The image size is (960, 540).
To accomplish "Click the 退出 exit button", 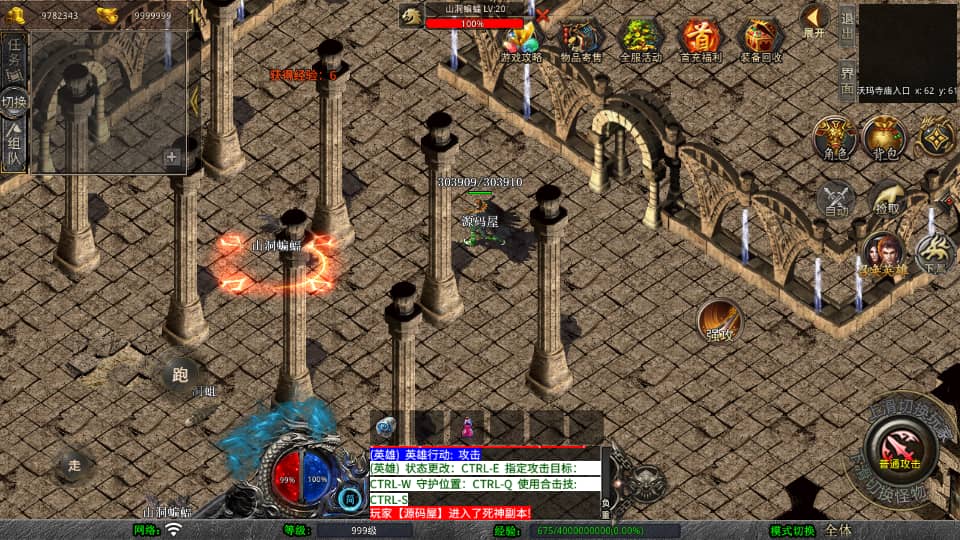I will [846, 27].
